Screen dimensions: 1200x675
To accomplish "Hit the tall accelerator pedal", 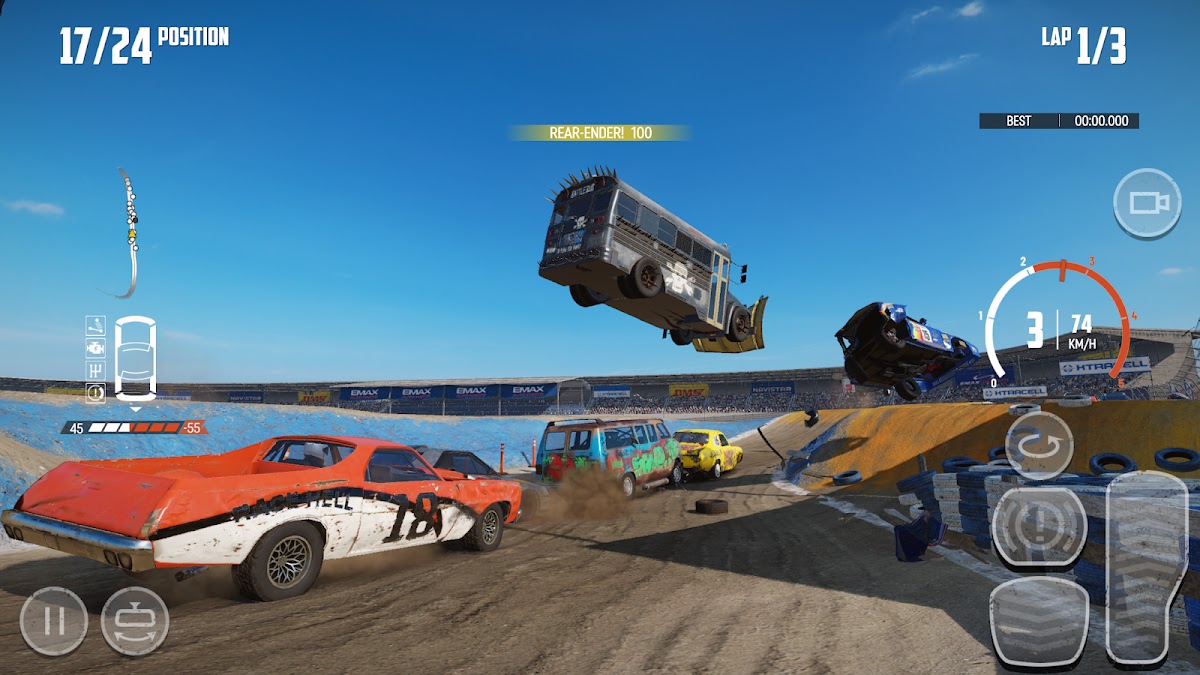I will [1148, 568].
